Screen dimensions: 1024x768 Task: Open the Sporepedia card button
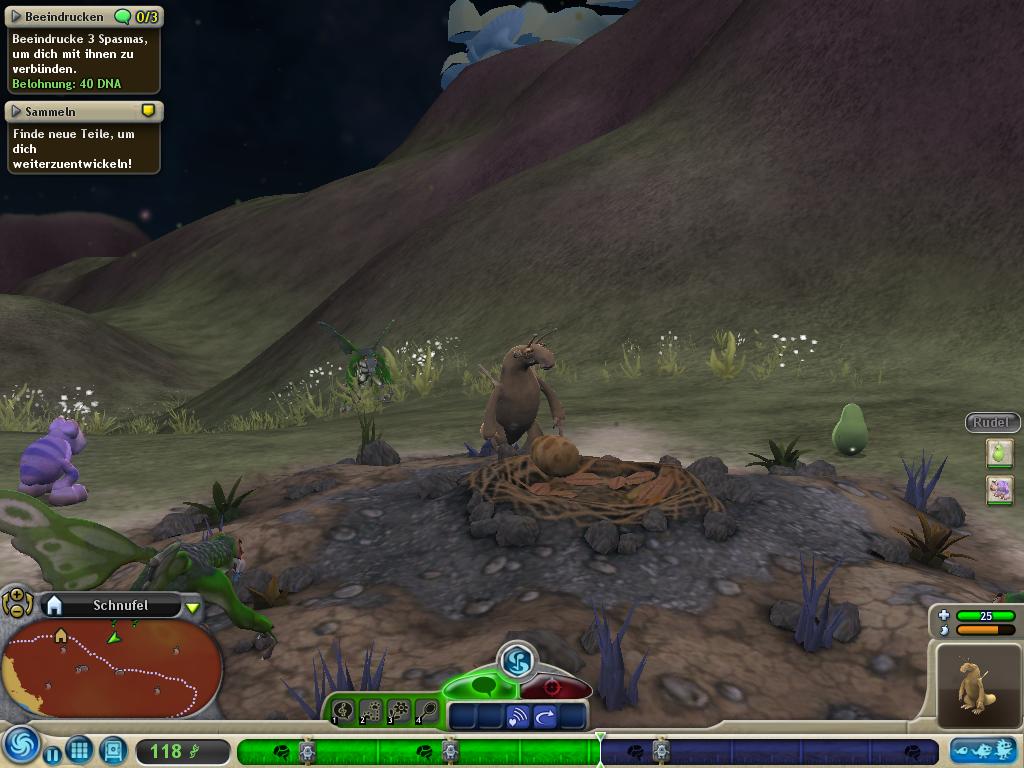pos(113,749)
